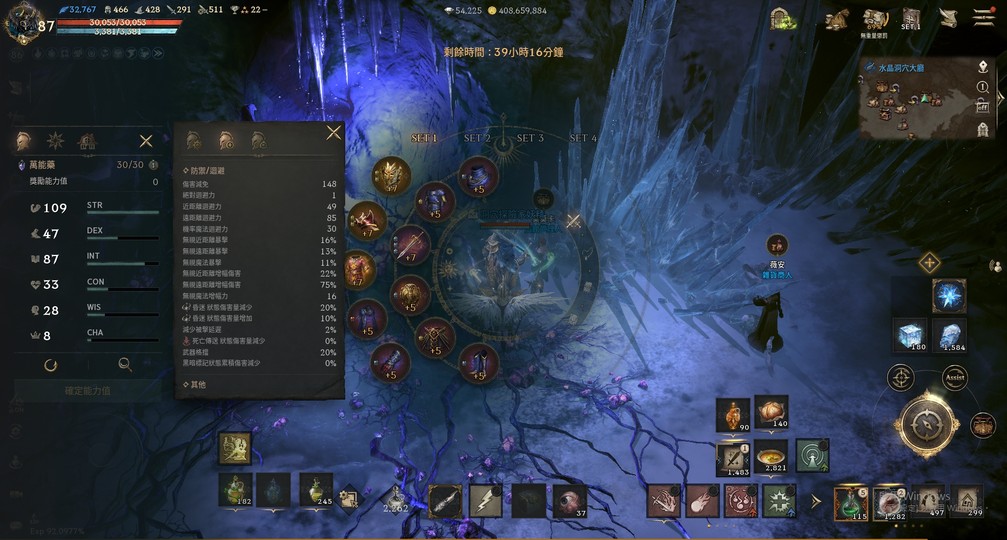Use the green potion with 115 count
The height and width of the screenshot is (540, 1007).
(852, 501)
